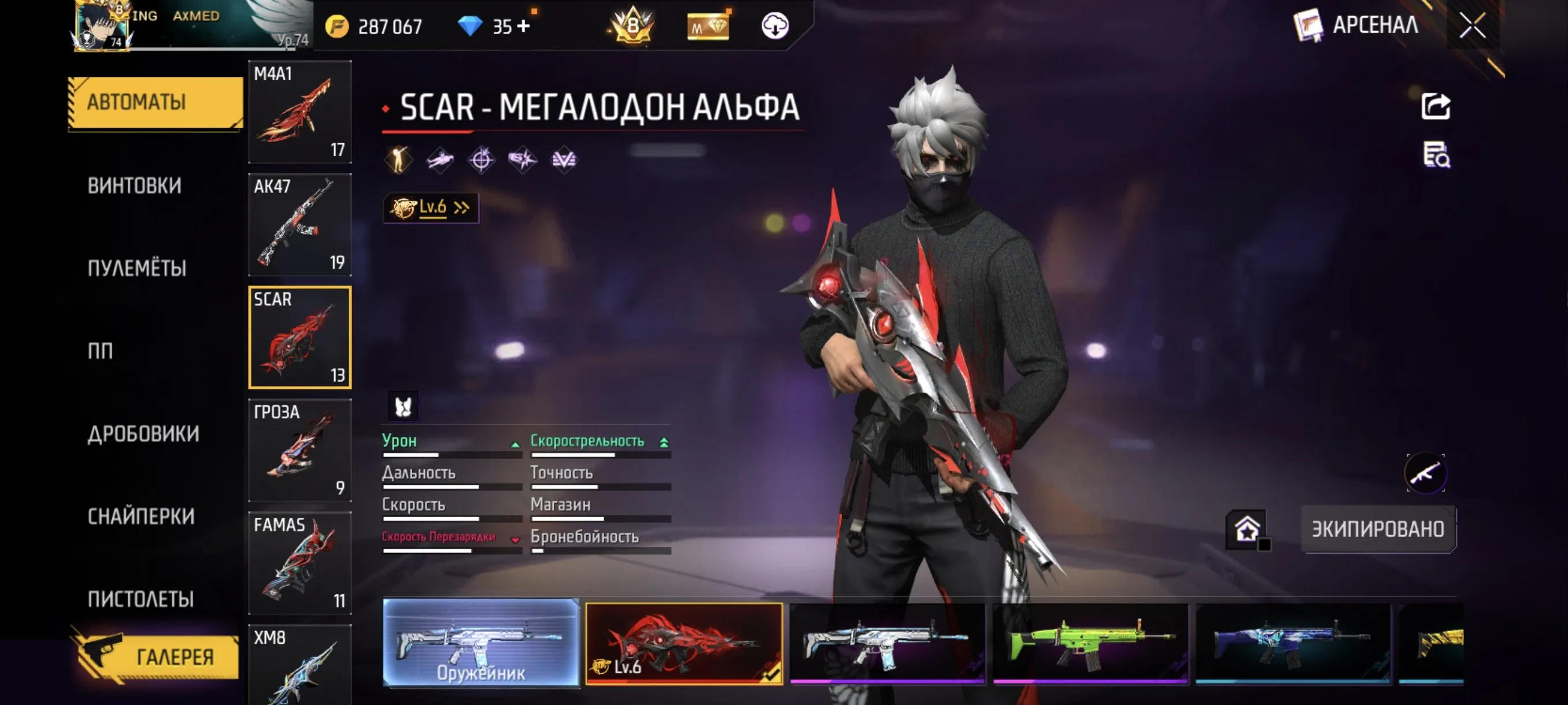Open the rifle loadout icon above ЭКИПИРОВАНО
Viewport: 1568px width, 705px height.
tap(1426, 474)
